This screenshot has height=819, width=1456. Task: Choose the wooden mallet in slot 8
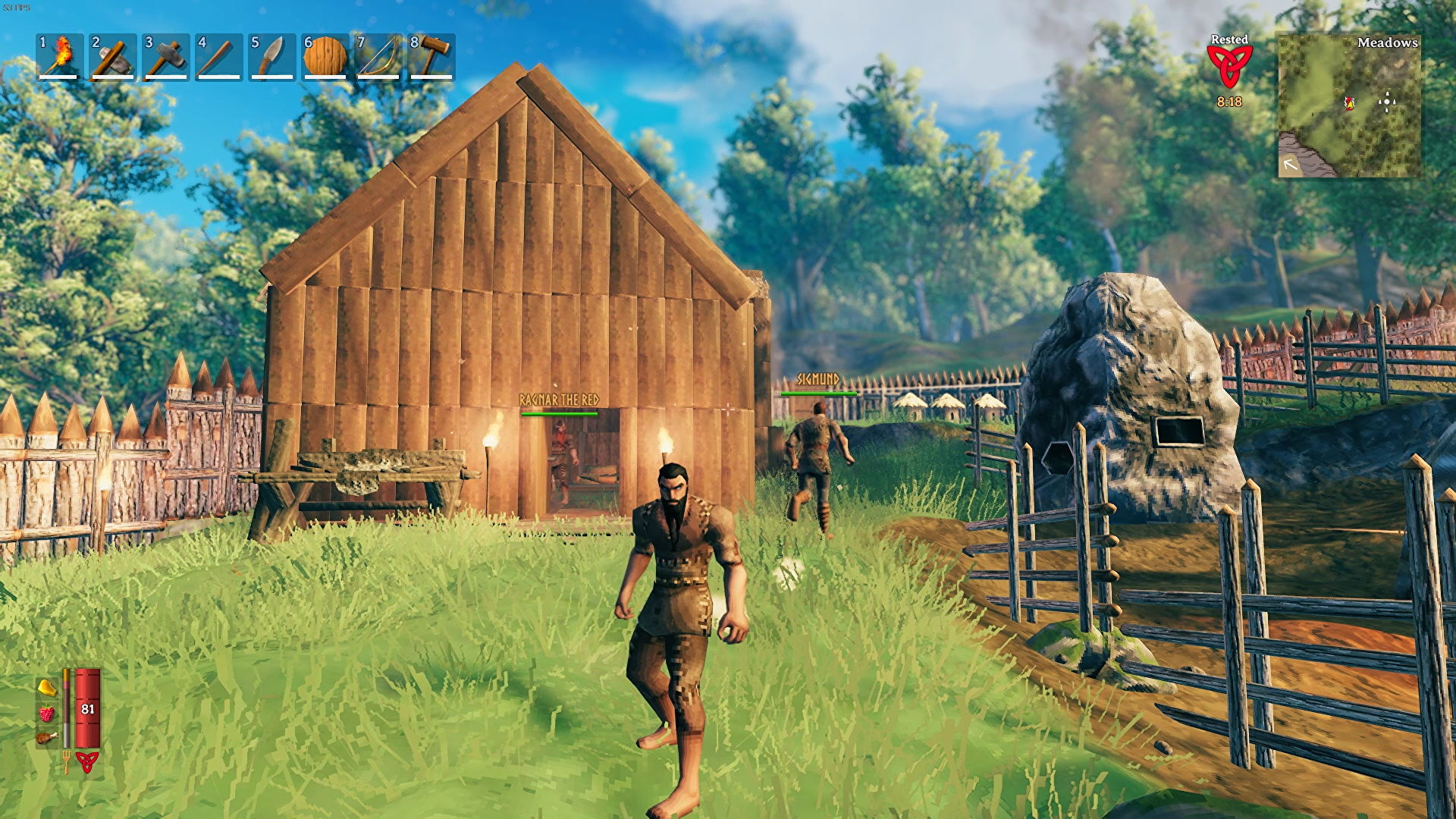[431, 56]
